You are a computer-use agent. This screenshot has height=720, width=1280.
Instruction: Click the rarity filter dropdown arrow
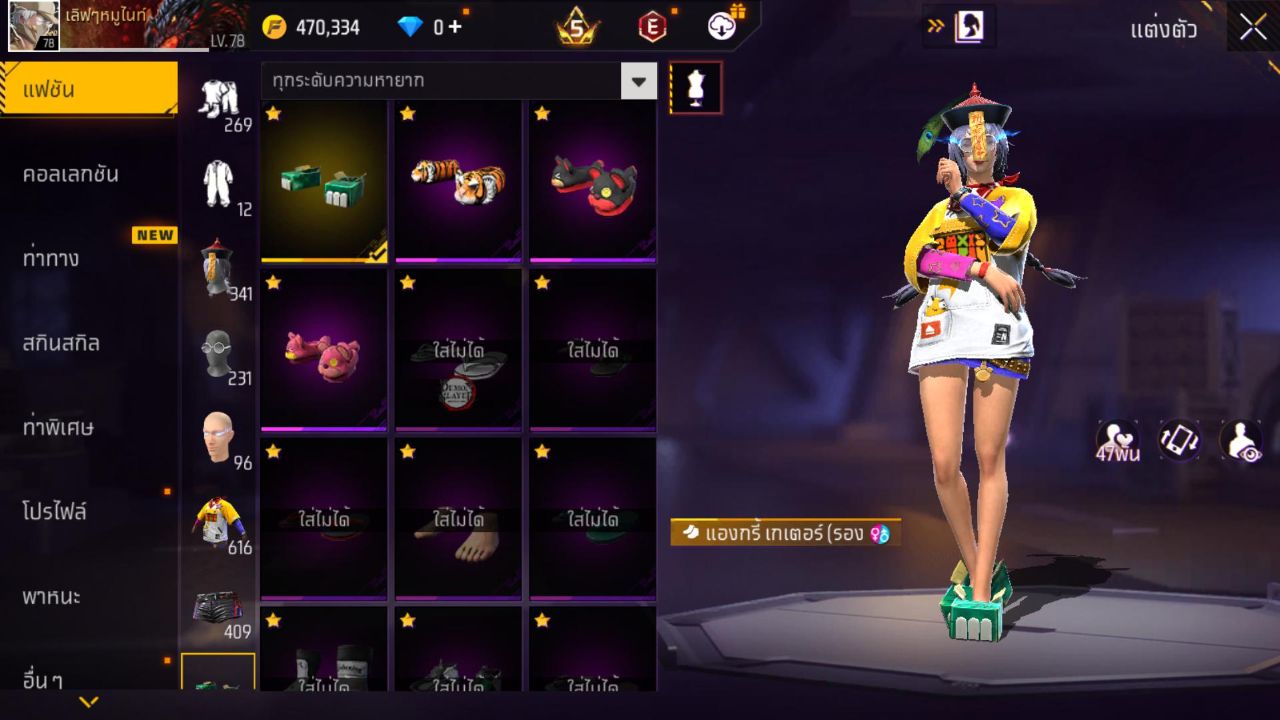click(638, 81)
